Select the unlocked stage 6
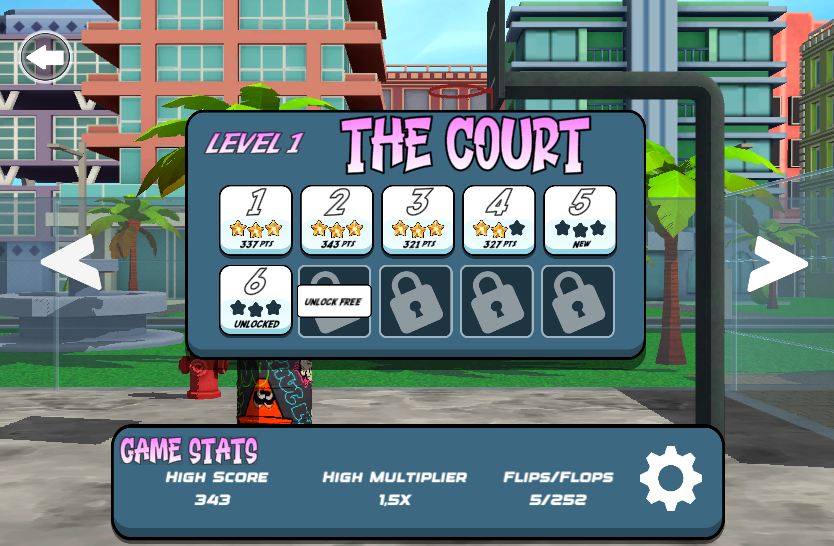The height and width of the screenshot is (546, 834). tap(256, 300)
